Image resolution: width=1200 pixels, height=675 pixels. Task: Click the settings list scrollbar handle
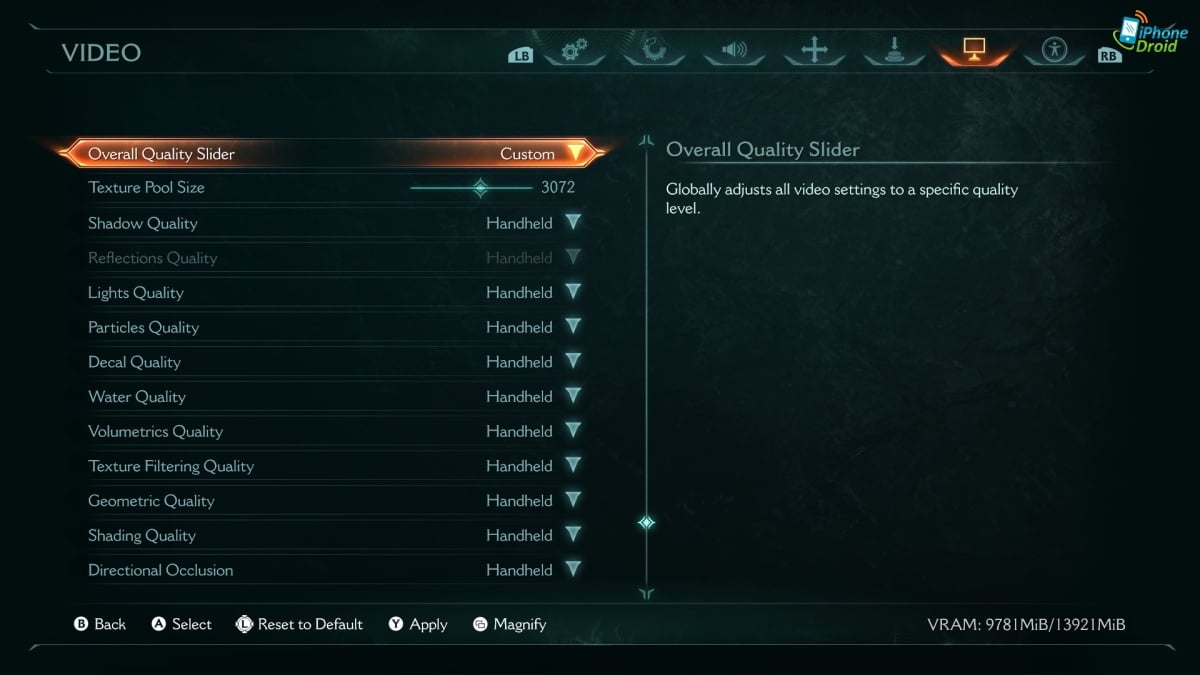tap(647, 522)
